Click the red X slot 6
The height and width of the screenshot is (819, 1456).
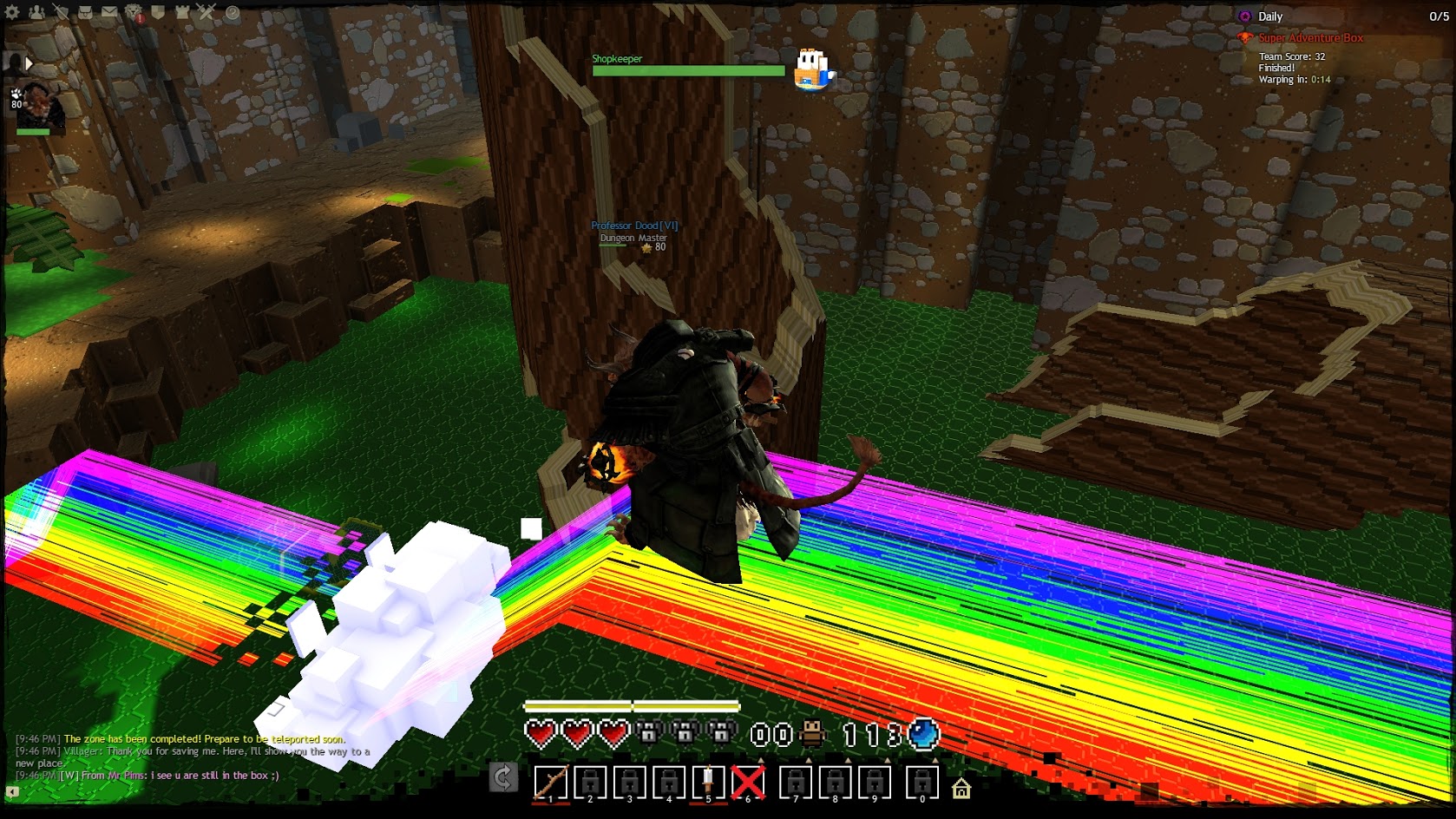pyautogui.click(x=748, y=783)
